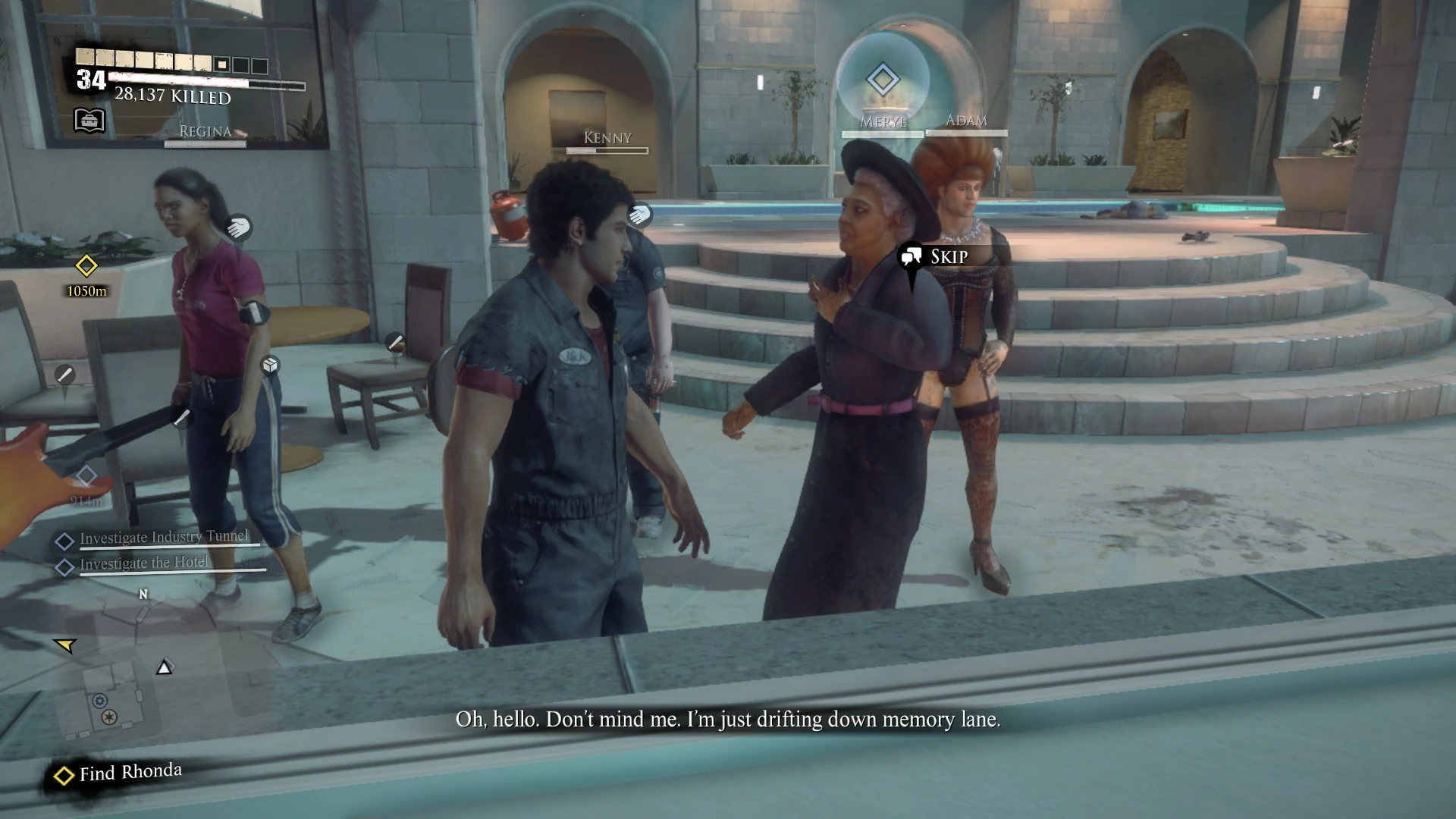Expand the 914m waypoint marker
1456x819 pixels.
pos(85,474)
